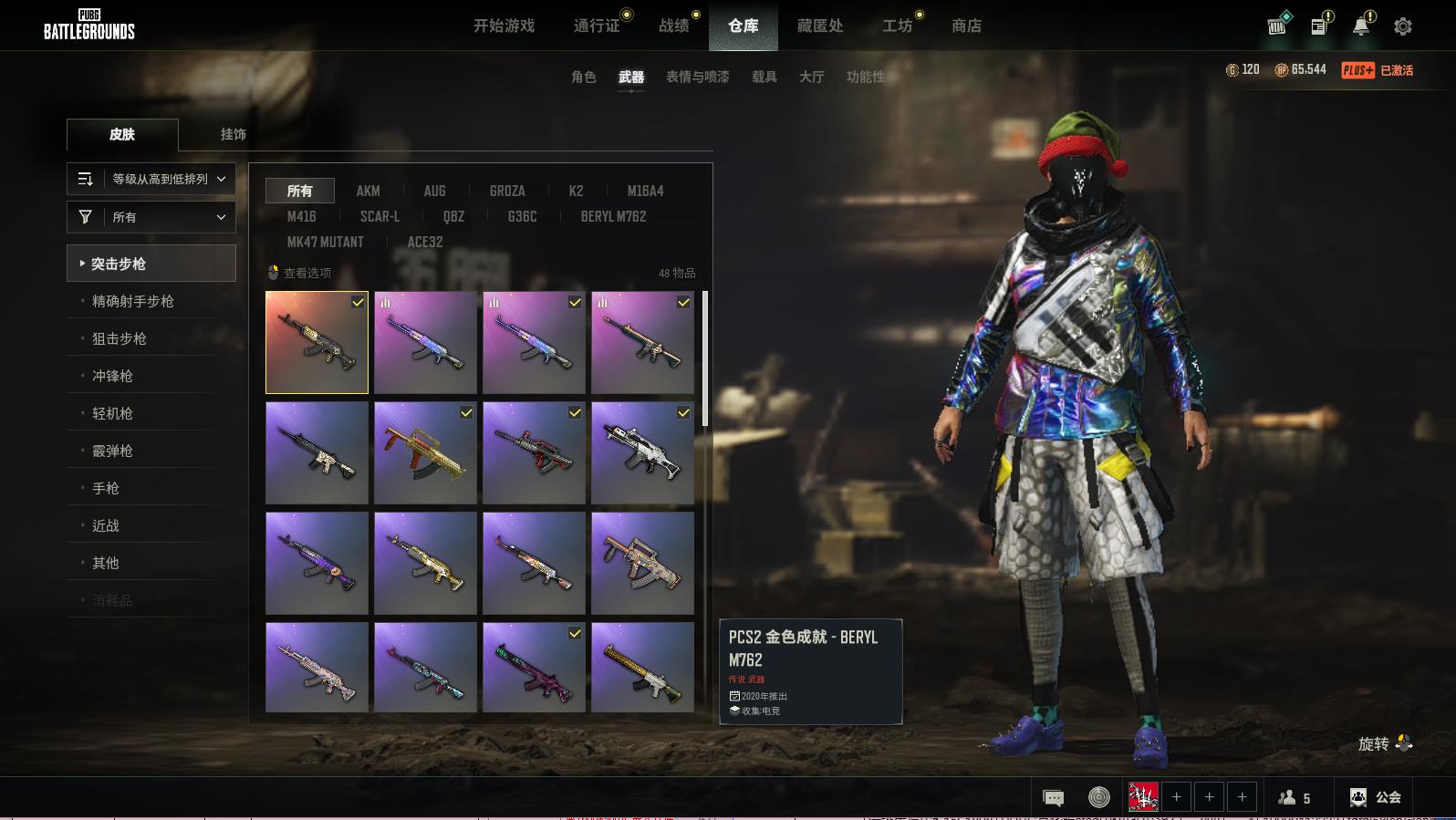Filter skins by AKM
Screen dimensions: 1456x820
pos(368,191)
